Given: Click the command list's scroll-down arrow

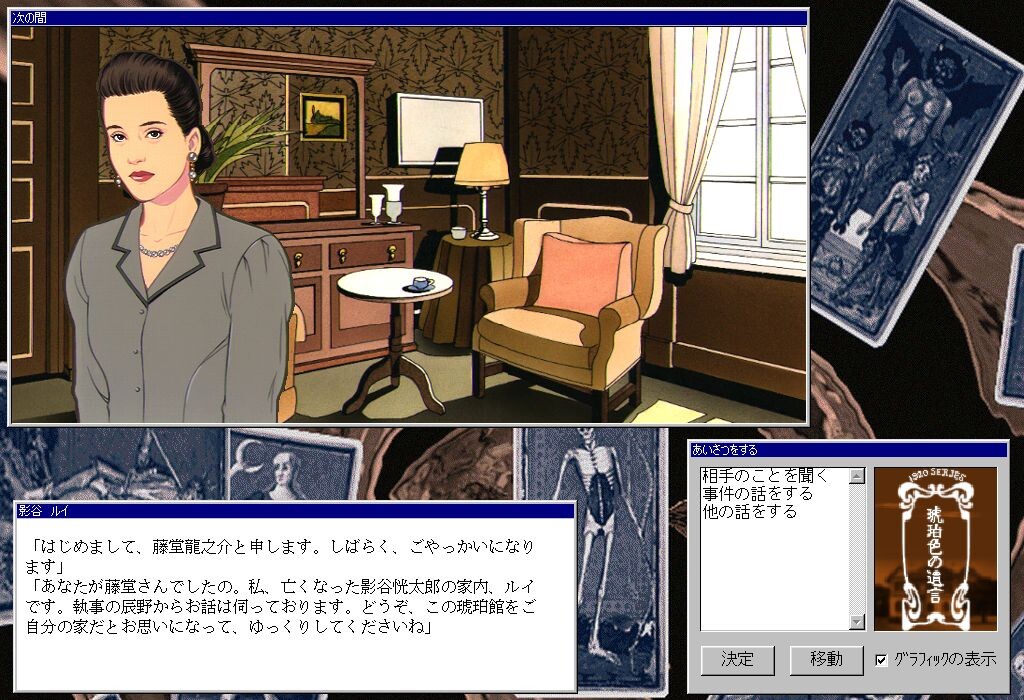Looking at the screenshot, I should pyautogui.click(x=856, y=622).
